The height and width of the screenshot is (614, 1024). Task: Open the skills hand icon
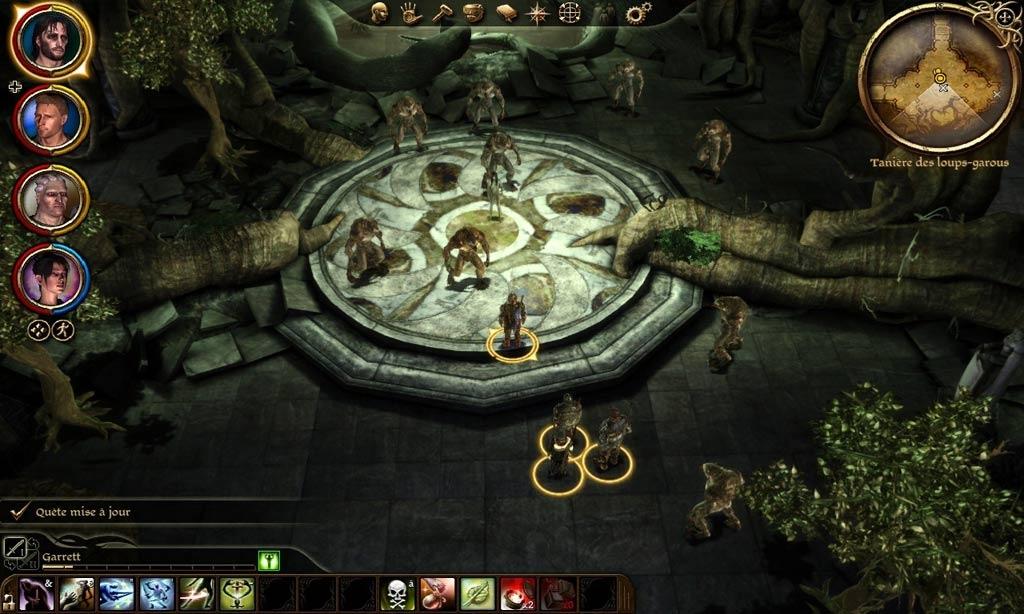pos(411,13)
